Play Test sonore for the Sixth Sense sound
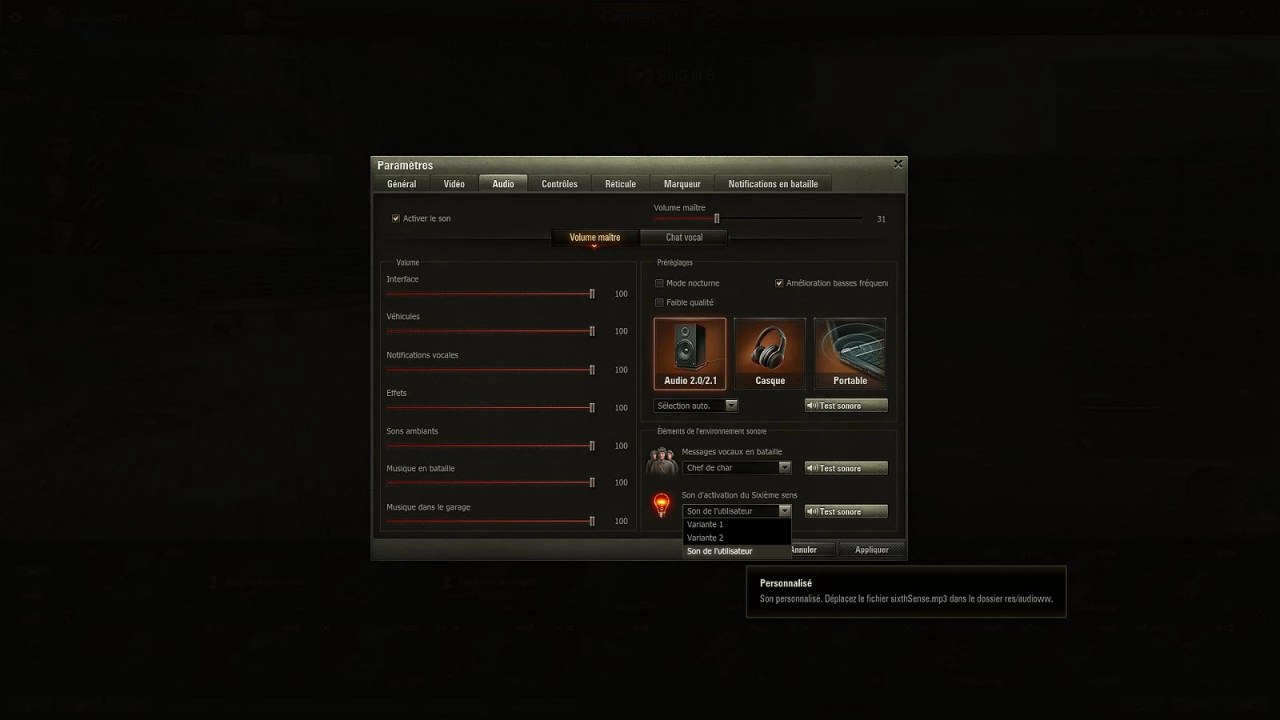The width and height of the screenshot is (1280, 720). (845, 511)
